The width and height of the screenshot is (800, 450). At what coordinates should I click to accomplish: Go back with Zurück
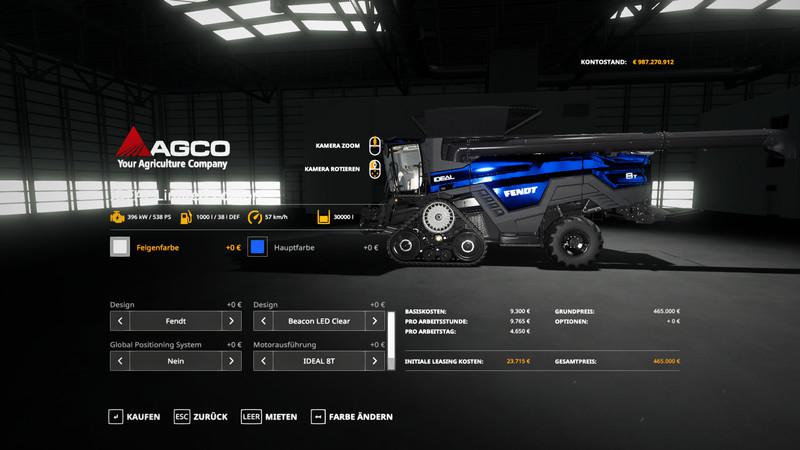pos(201,416)
